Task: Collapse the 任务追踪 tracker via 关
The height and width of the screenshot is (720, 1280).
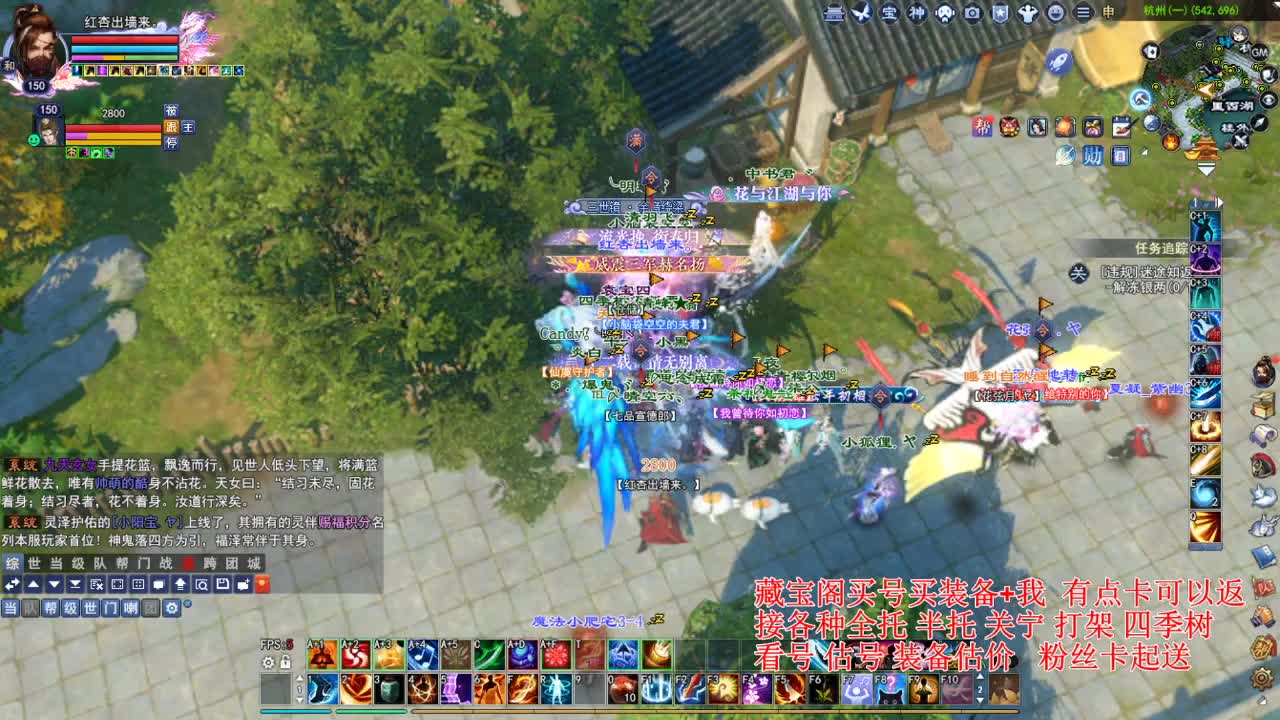Action: pos(1078,272)
